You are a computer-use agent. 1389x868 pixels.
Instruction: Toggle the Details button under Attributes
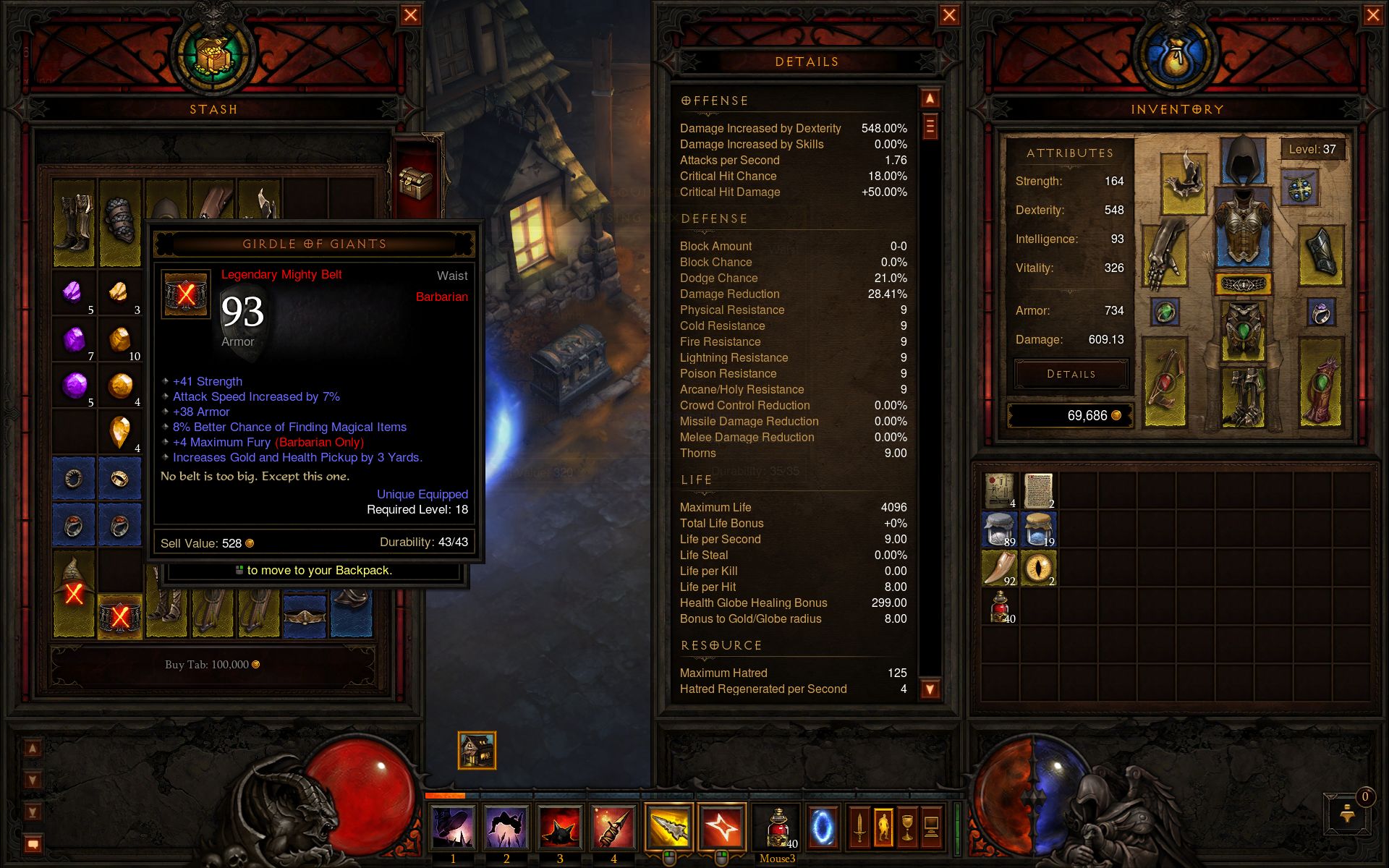coord(1071,374)
